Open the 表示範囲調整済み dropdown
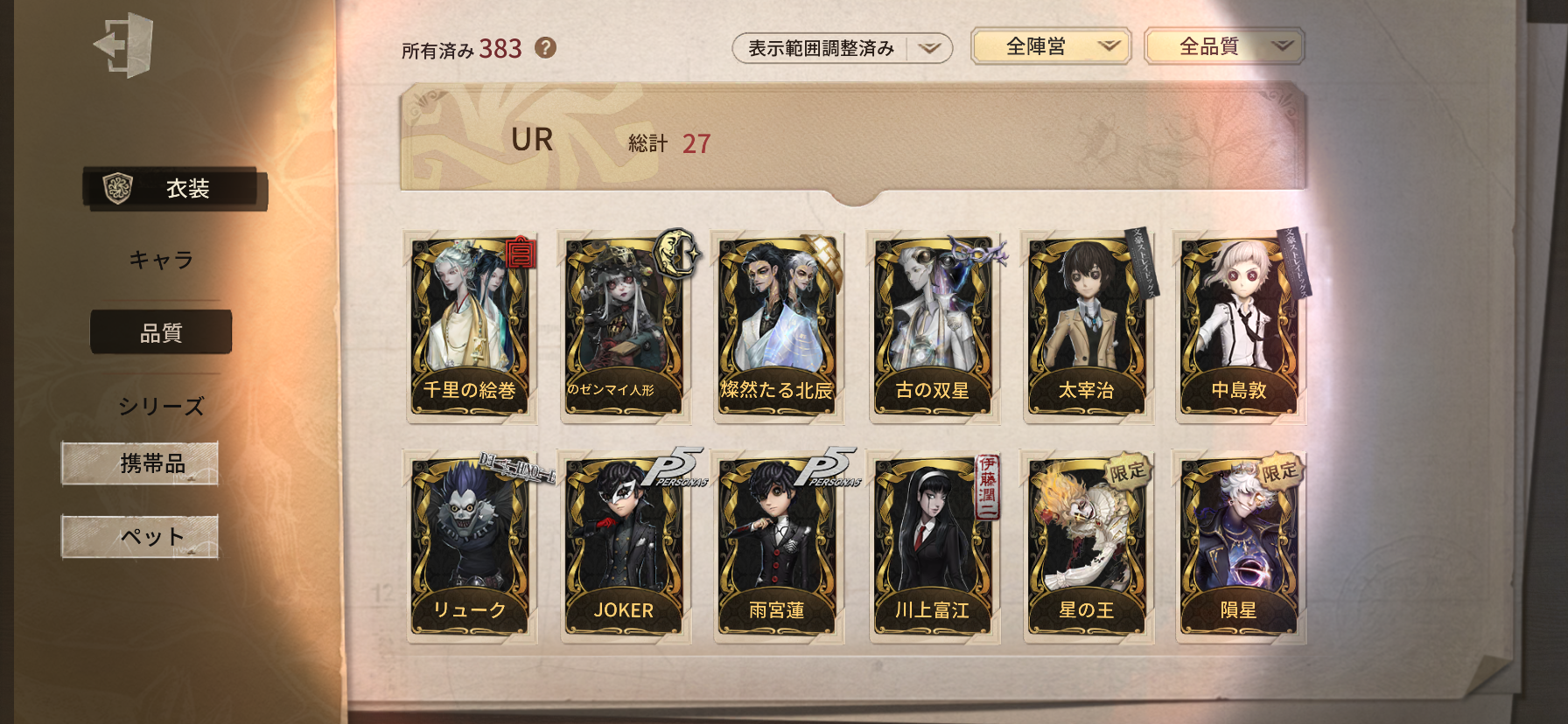This screenshot has height=724, width=1568. pos(841,48)
